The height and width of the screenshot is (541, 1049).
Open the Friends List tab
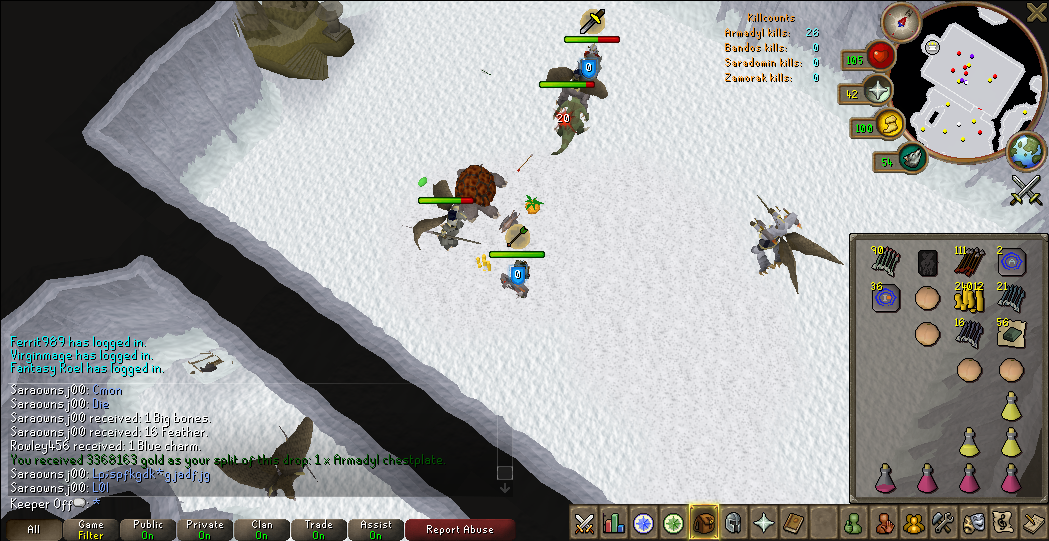pyautogui.click(x=853, y=522)
